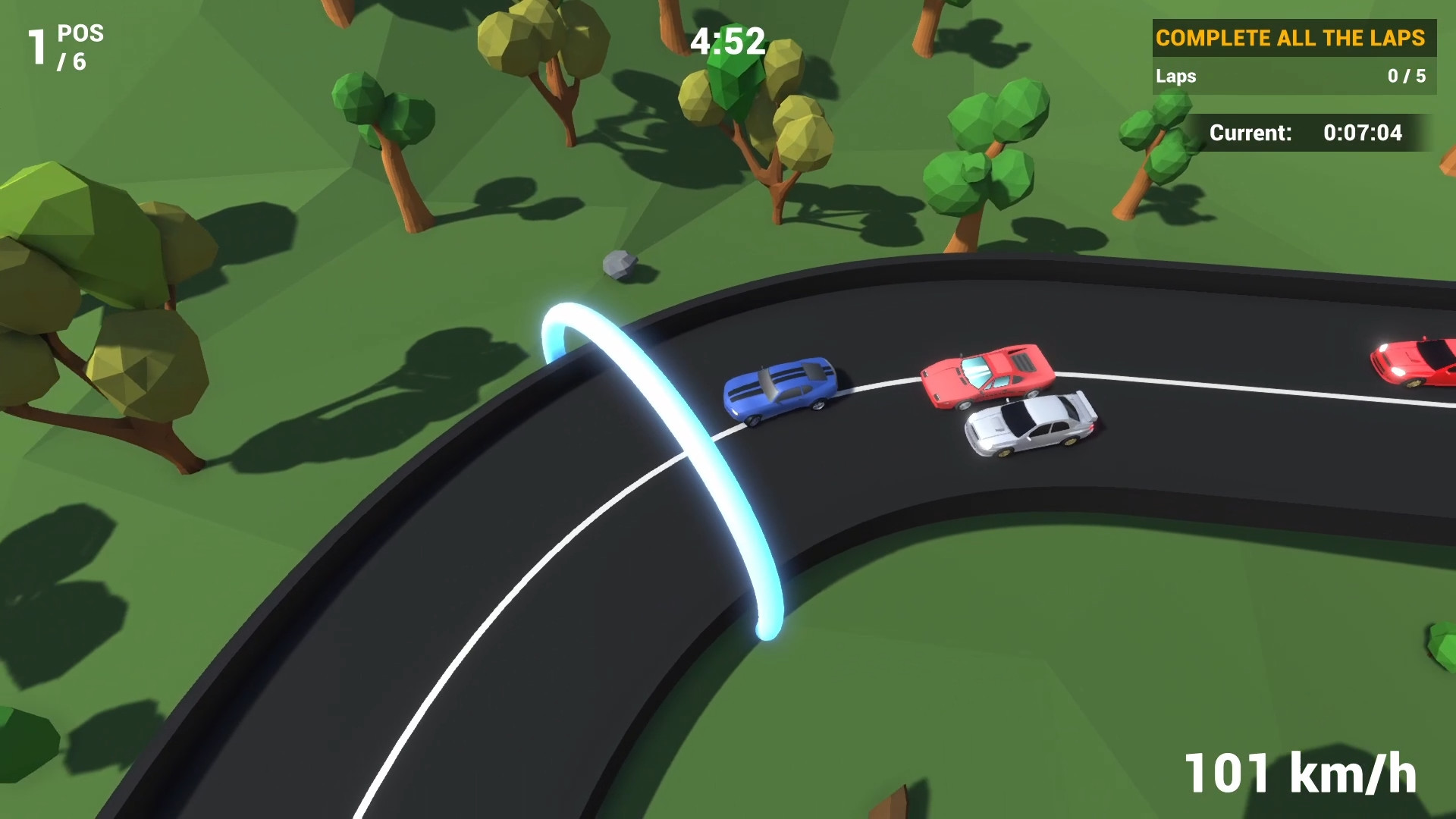Select the Current label in the HUD
This screenshot has height=819, width=1456.
[x=1250, y=133]
